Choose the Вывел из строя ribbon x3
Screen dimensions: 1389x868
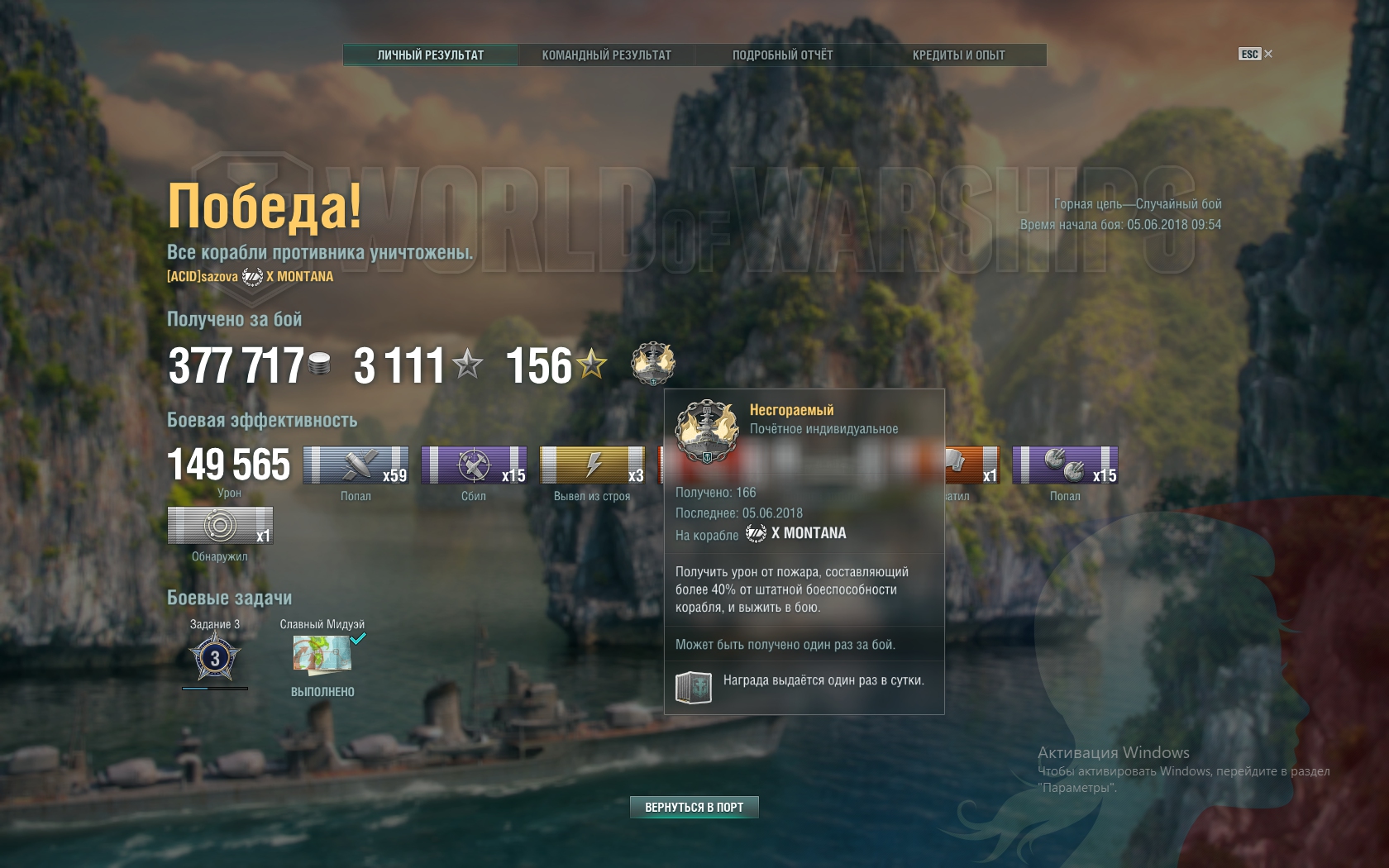tap(592, 465)
